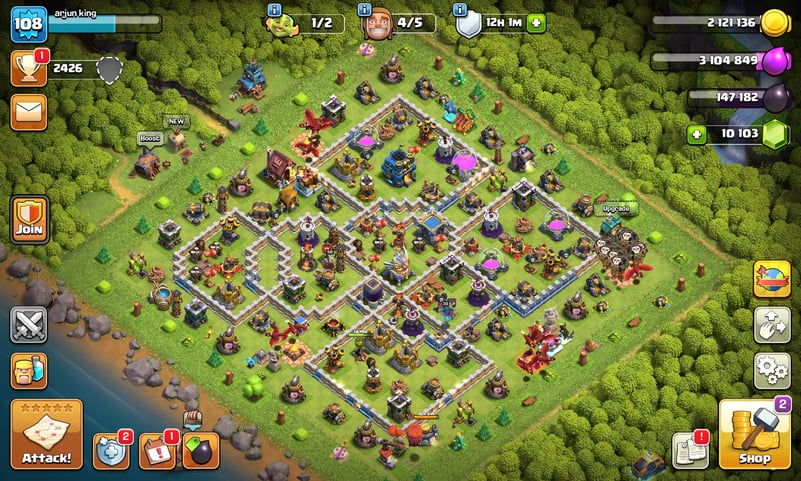Click the green plus next to shield timer

coord(537,23)
